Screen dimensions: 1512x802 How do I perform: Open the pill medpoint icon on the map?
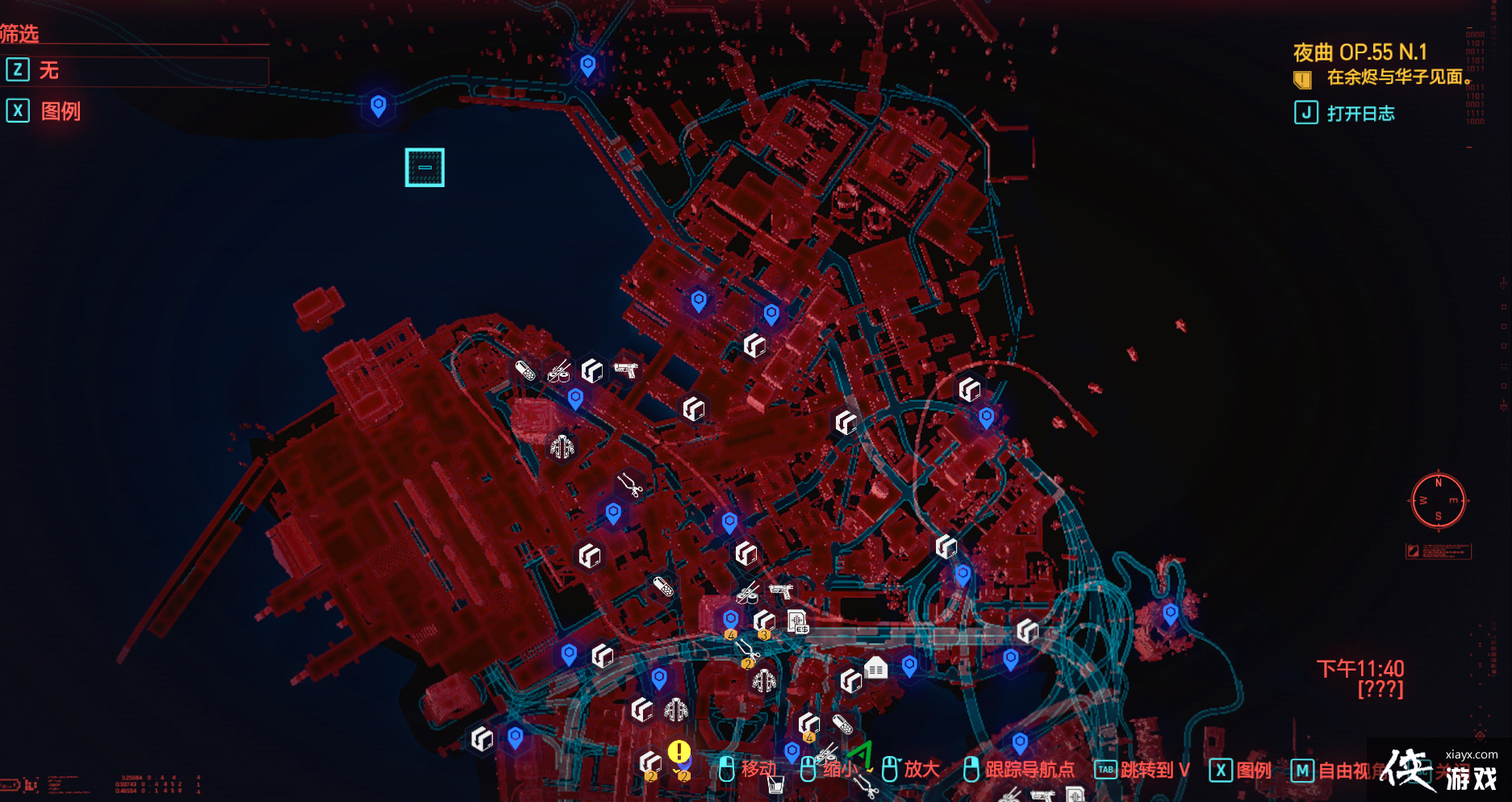pyautogui.click(x=524, y=371)
